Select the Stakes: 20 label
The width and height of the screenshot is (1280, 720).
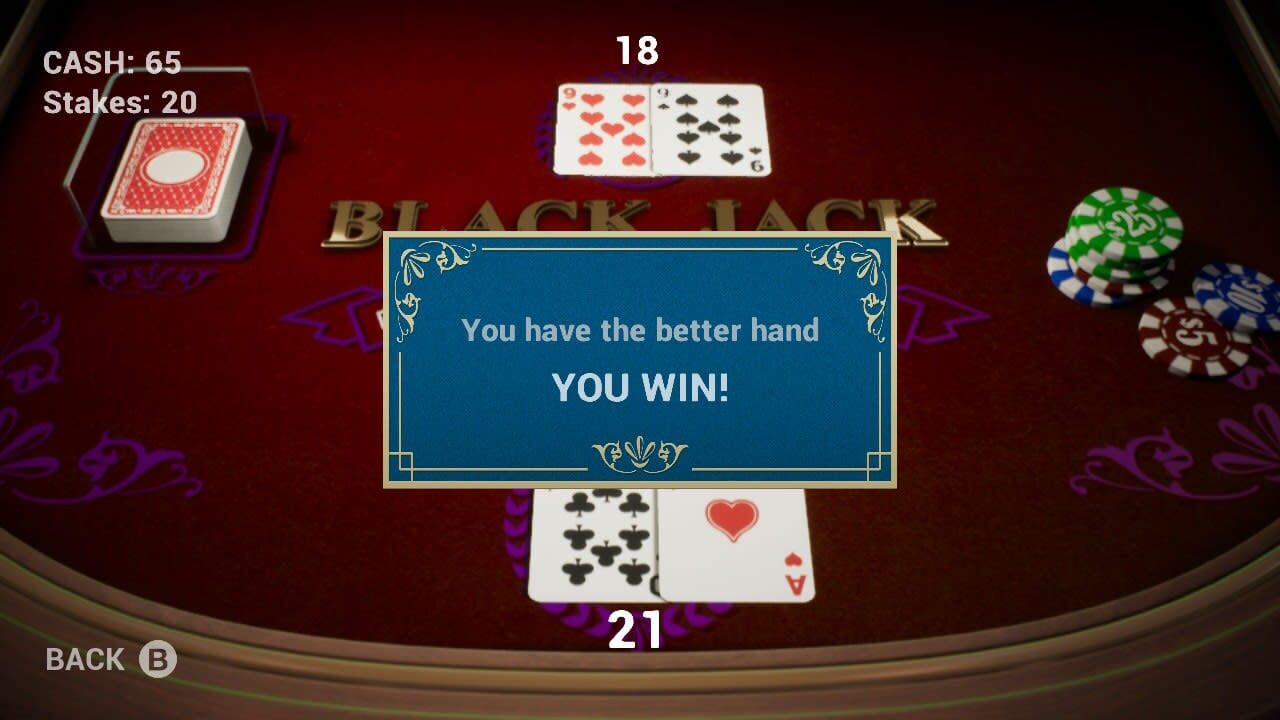click(117, 100)
